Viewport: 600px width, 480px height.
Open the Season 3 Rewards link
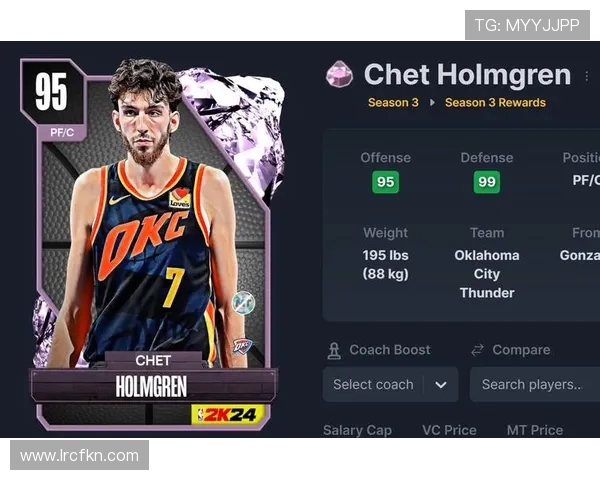pyautogui.click(x=495, y=102)
